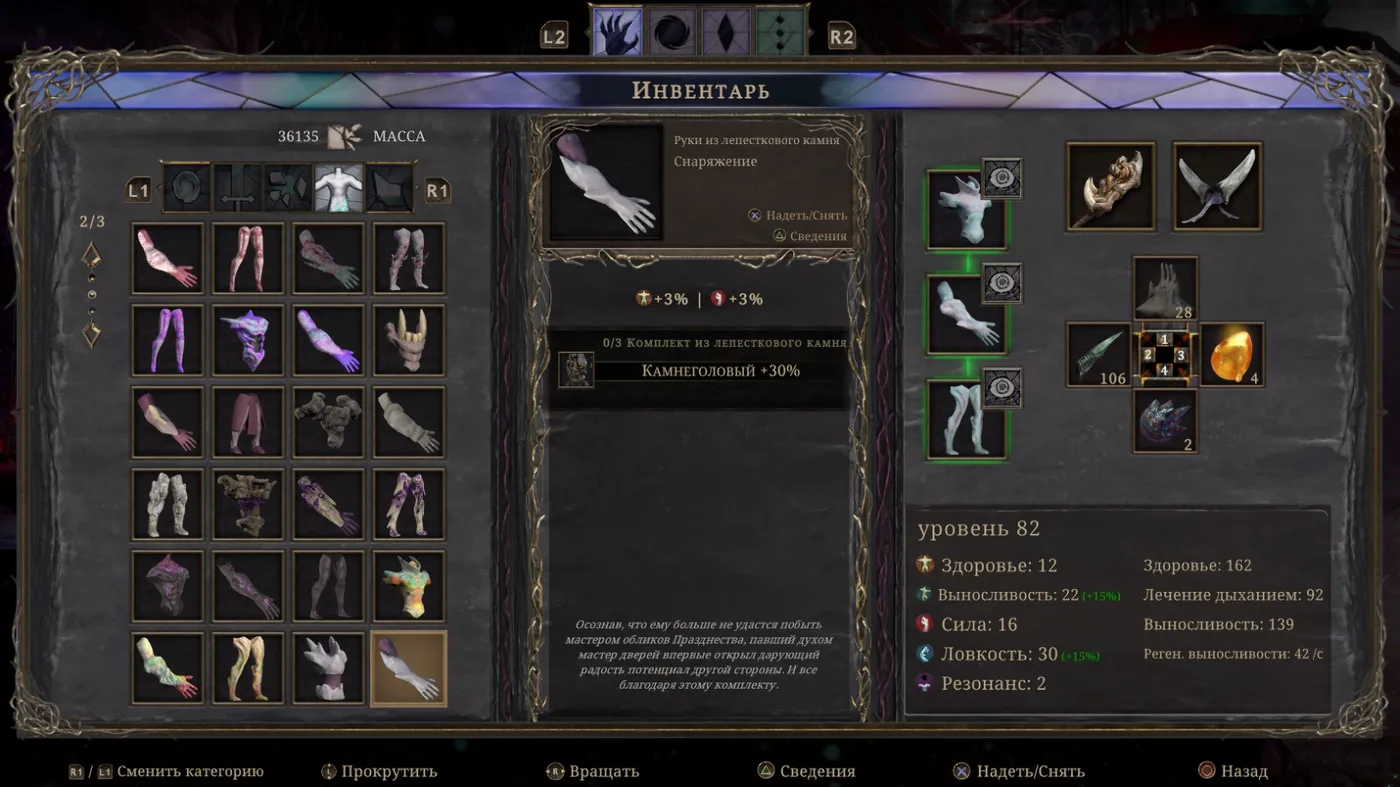This screenshot has width=1400, height=787.
Task: Select the sword weapon category
Action: 238,189
